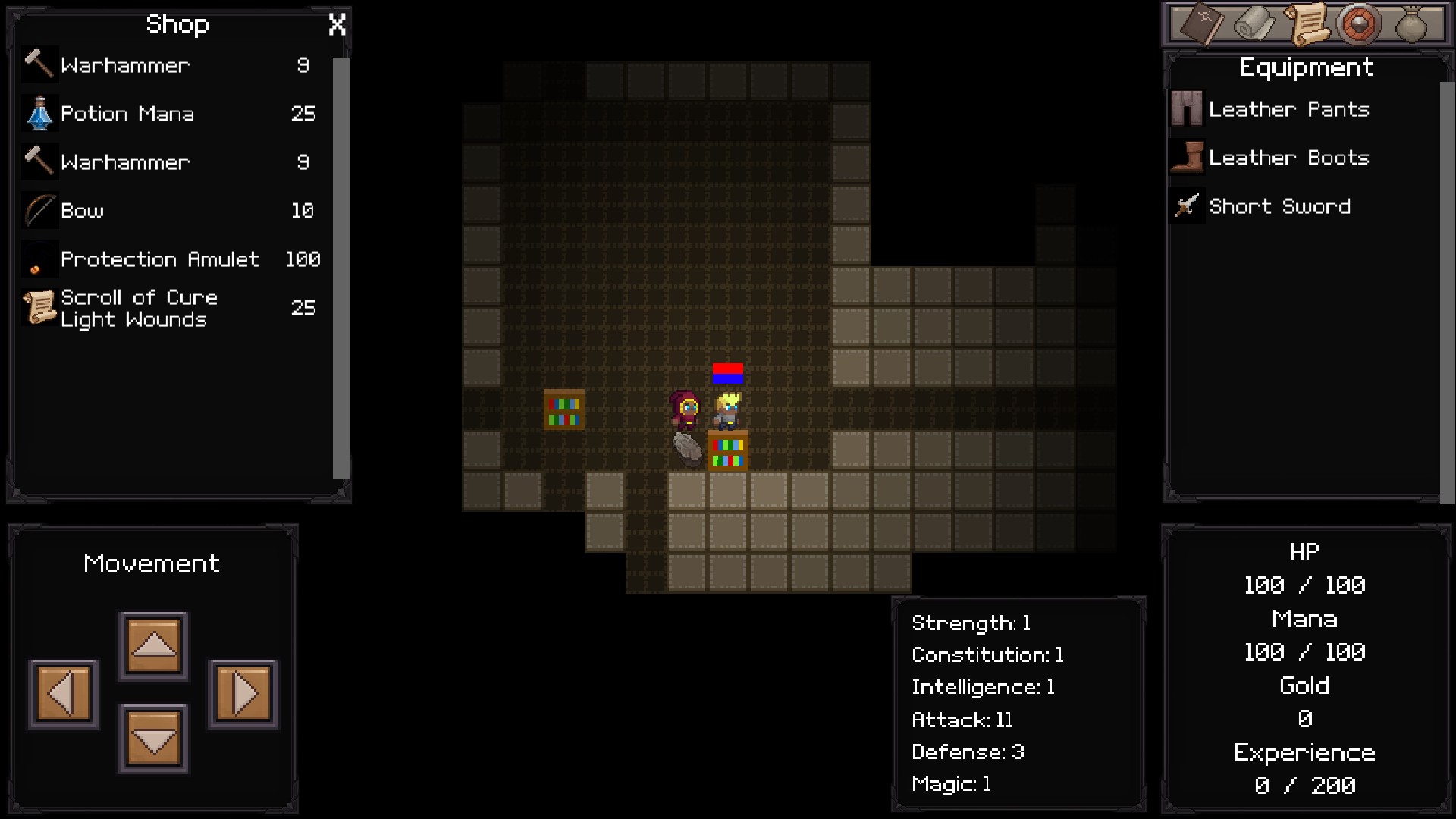
Task: Select the Bow icon in the shop list
Action: pos(39,210)
